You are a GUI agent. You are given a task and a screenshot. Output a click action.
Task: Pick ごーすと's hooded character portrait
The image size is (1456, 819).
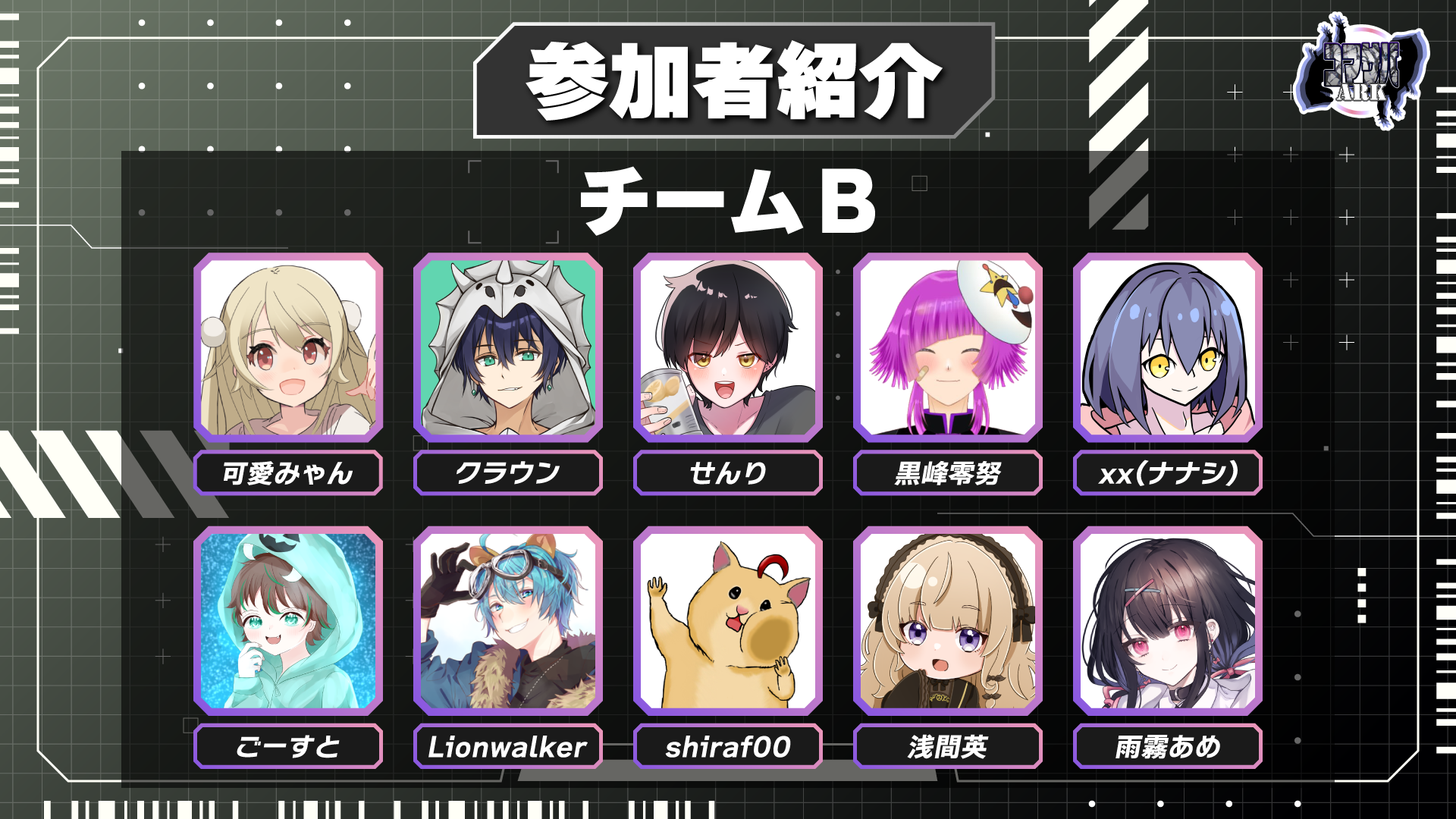coord(288,620)
